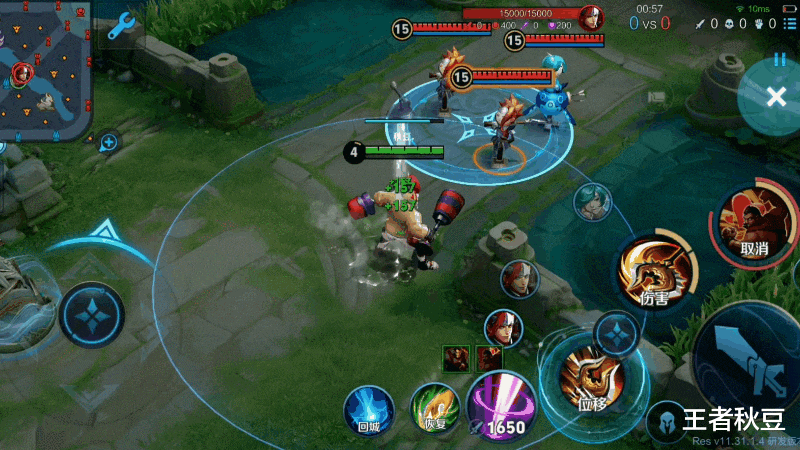Tap the virtual joystick center
This screenshot has width=800, height=450.
click(92, 315)
